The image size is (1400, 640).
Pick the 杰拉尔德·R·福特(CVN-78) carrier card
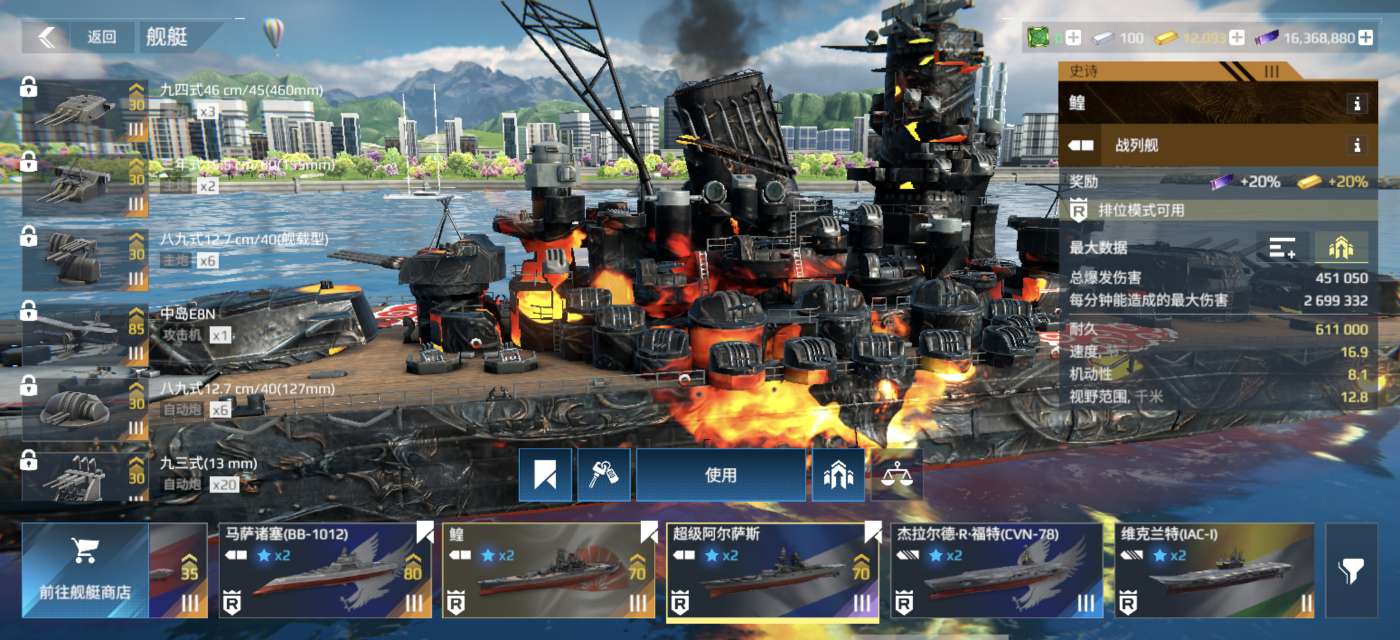[996, 571]
